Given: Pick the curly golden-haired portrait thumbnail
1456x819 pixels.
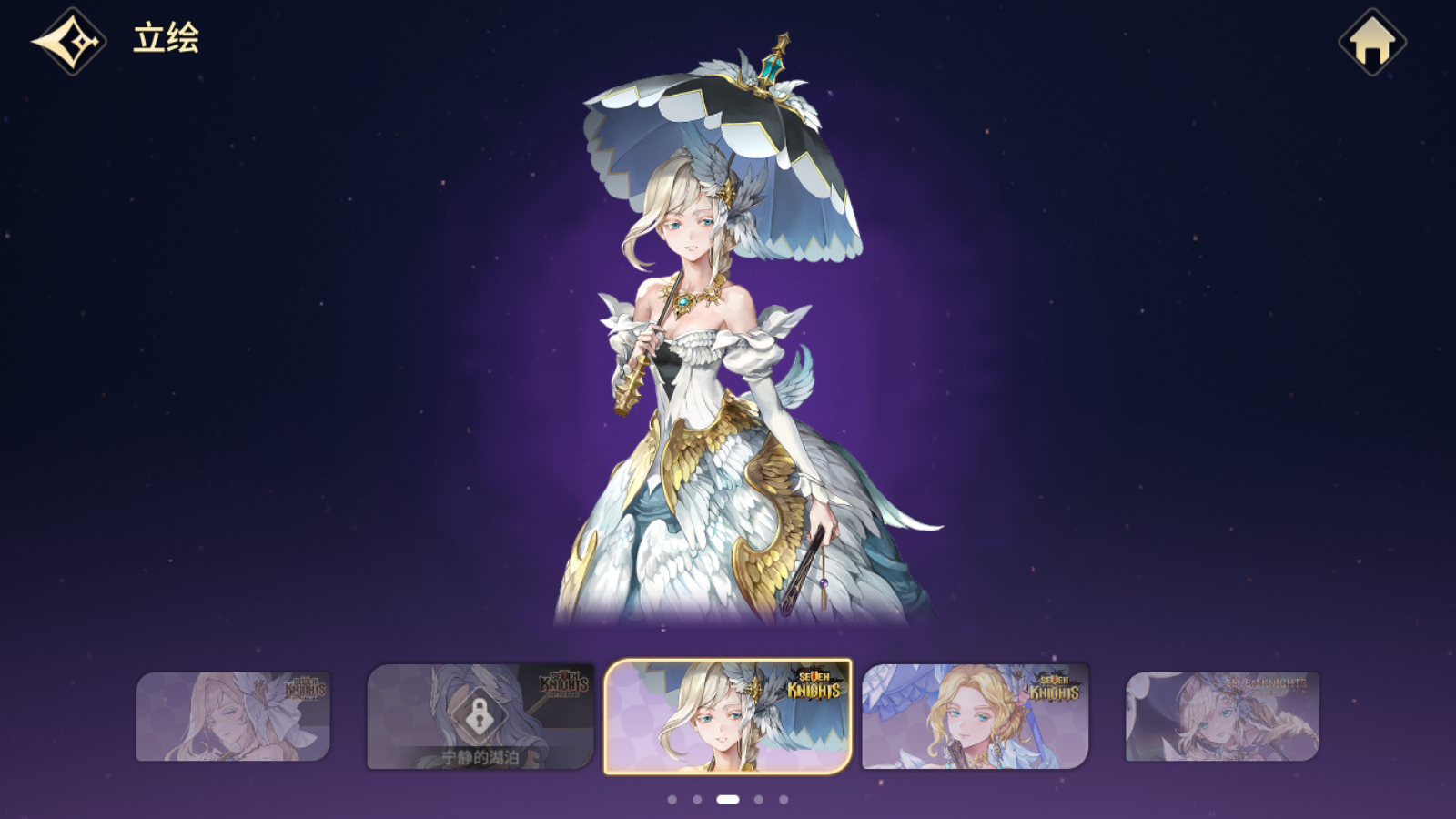Looking at the screenshot, I should pyautogui.click(x=975, y=717).
